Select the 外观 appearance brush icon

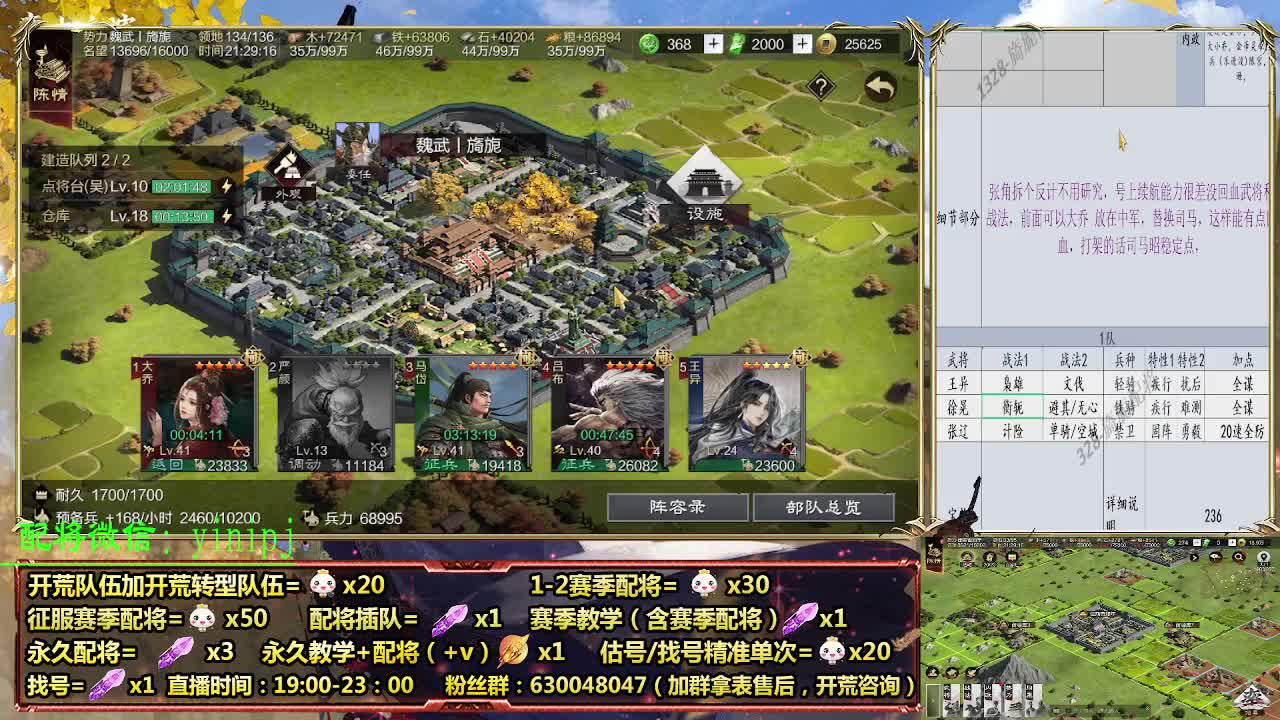tap(288, 165)
